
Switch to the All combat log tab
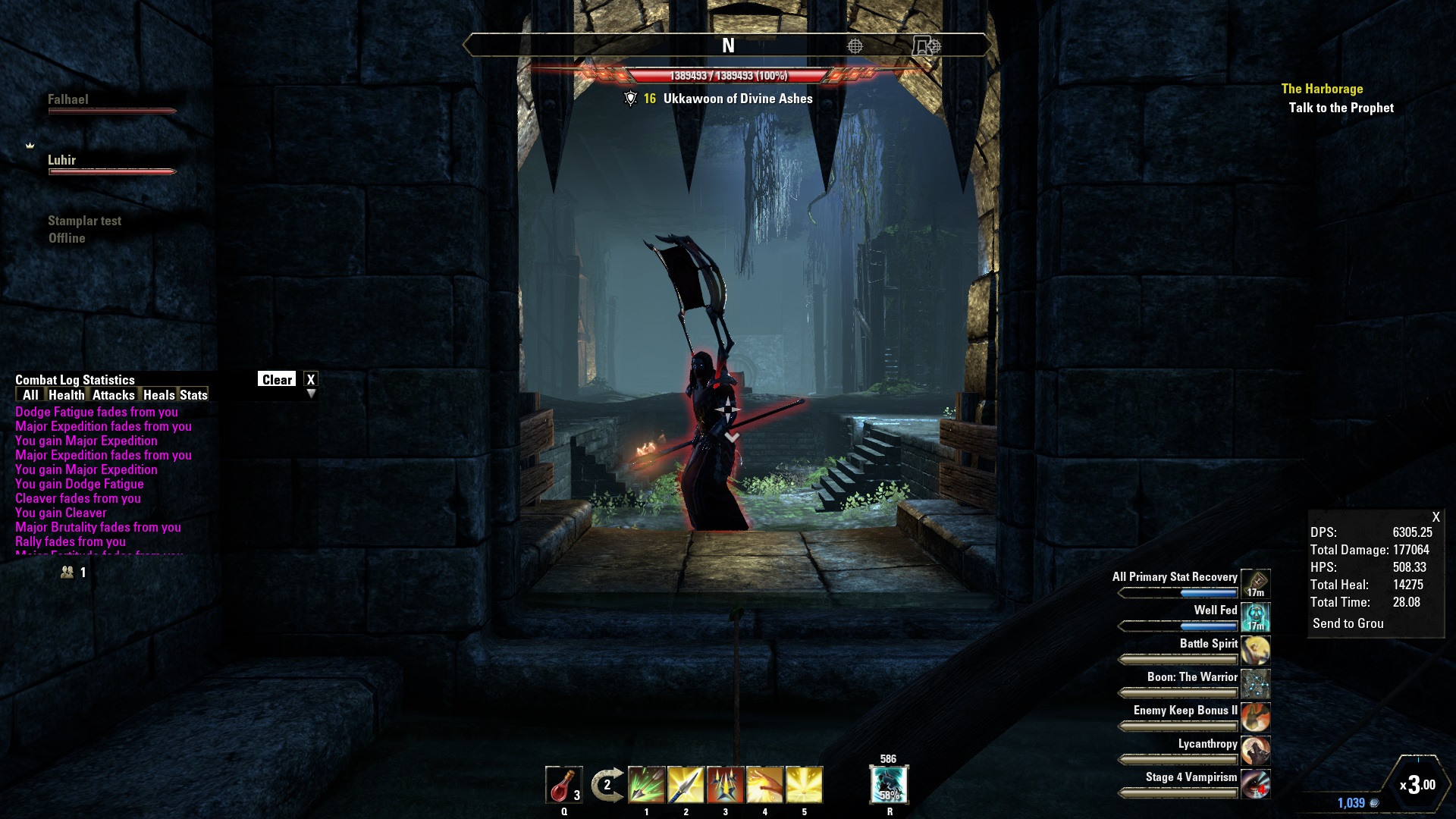click(30, 395)
